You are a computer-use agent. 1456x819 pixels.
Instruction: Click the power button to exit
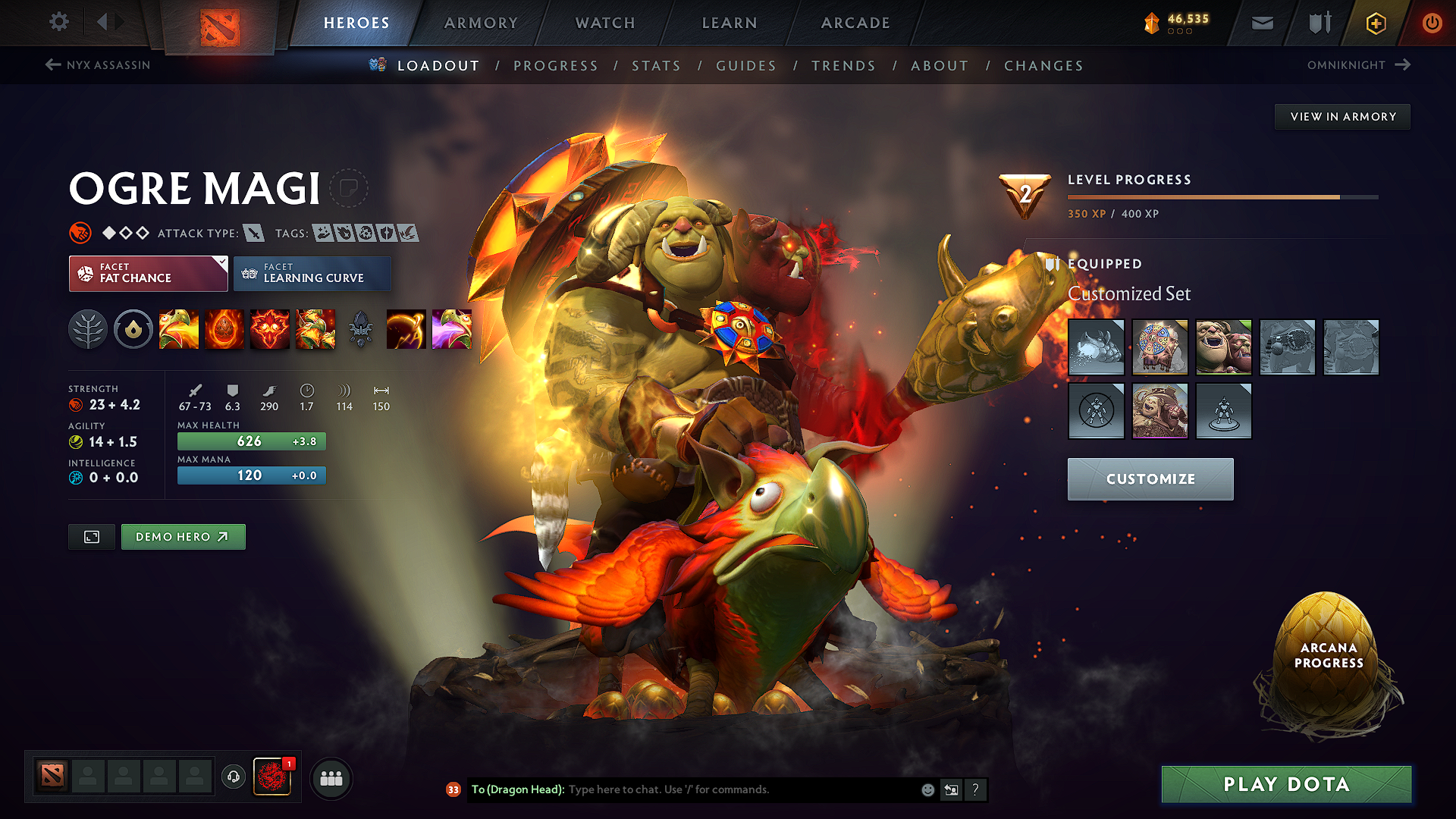1433,23
